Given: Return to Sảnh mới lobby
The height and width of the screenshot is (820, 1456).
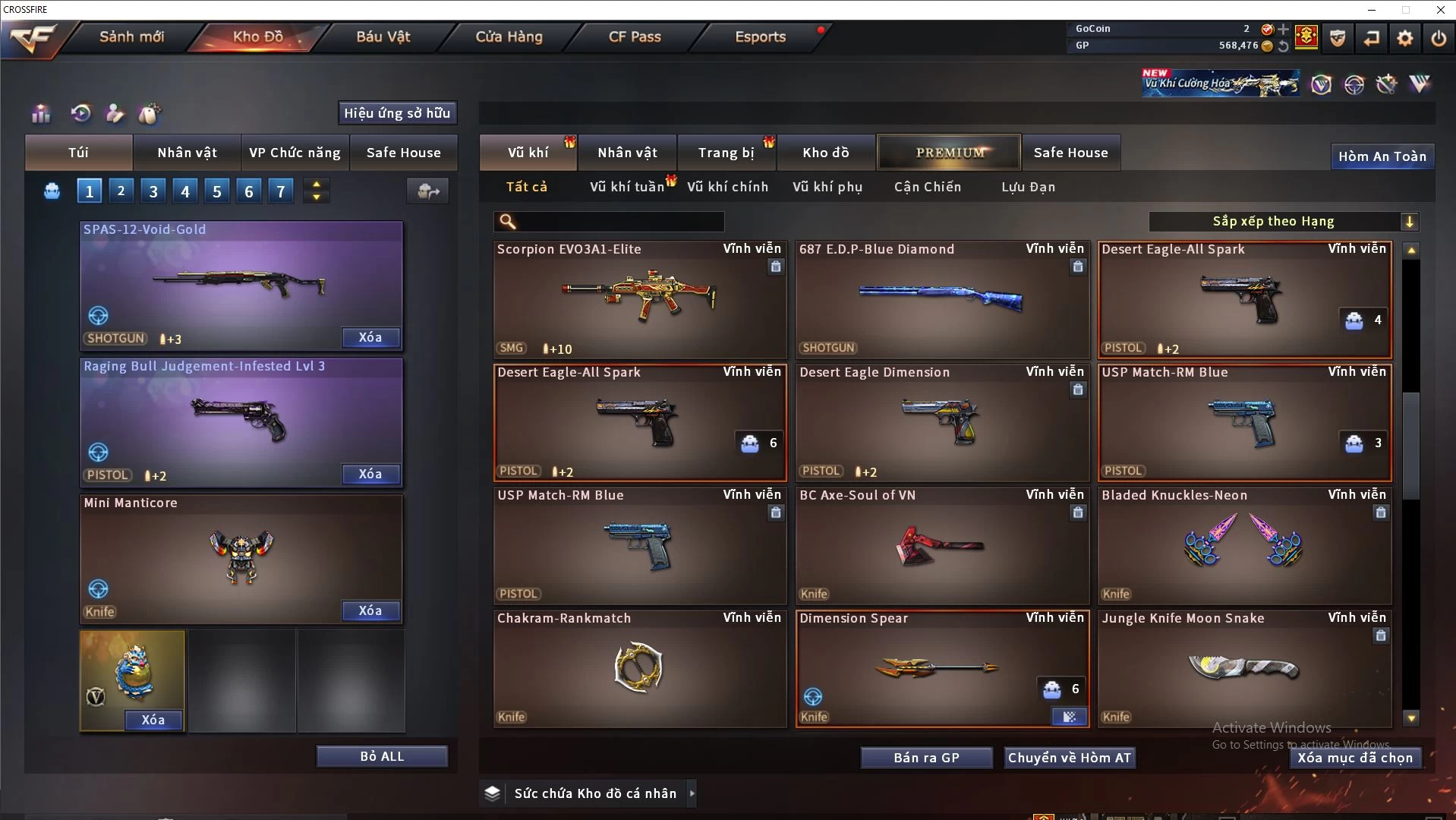Looking at the screenshot, I should coord(131,36).
